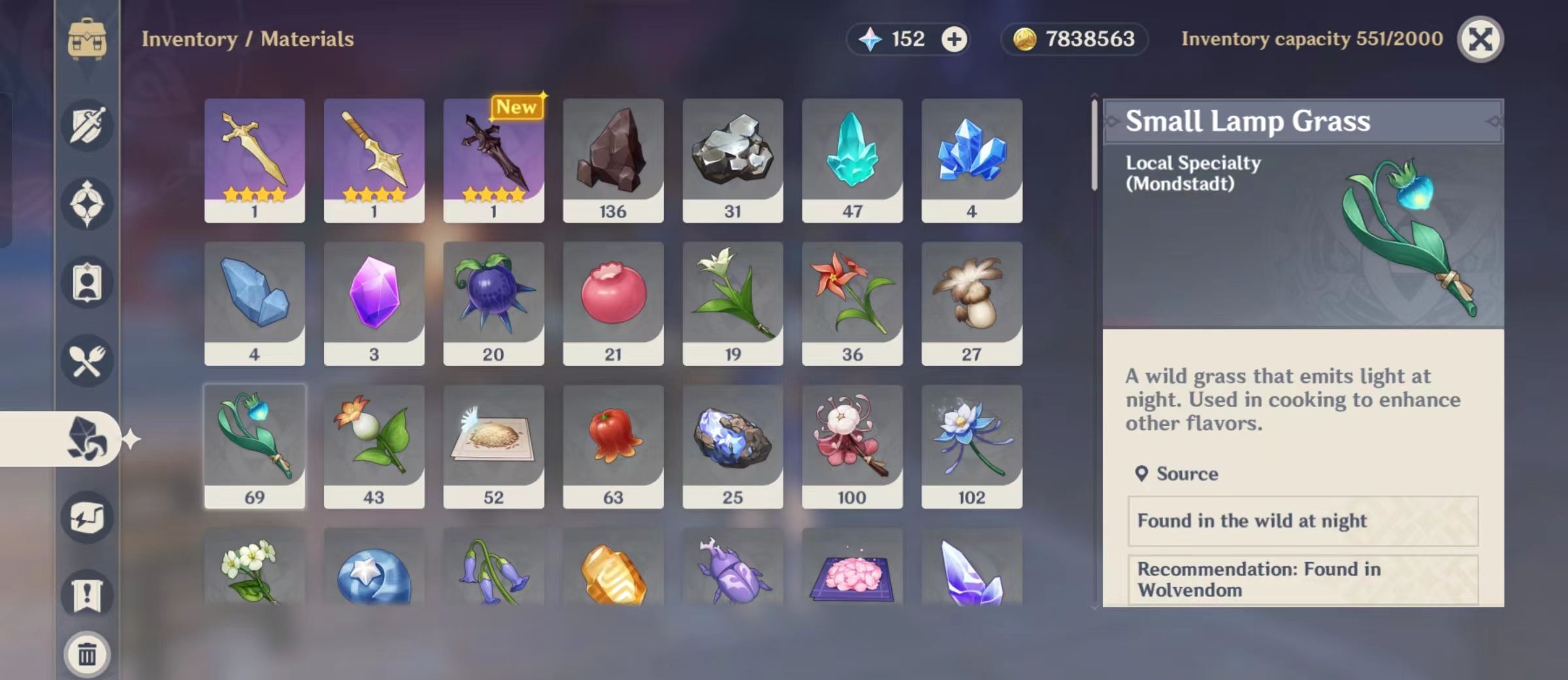Switch to the Food inventory category
The width and height of the screenshot is (1568, 680).
pyautogui.click(x=86, y=361)
